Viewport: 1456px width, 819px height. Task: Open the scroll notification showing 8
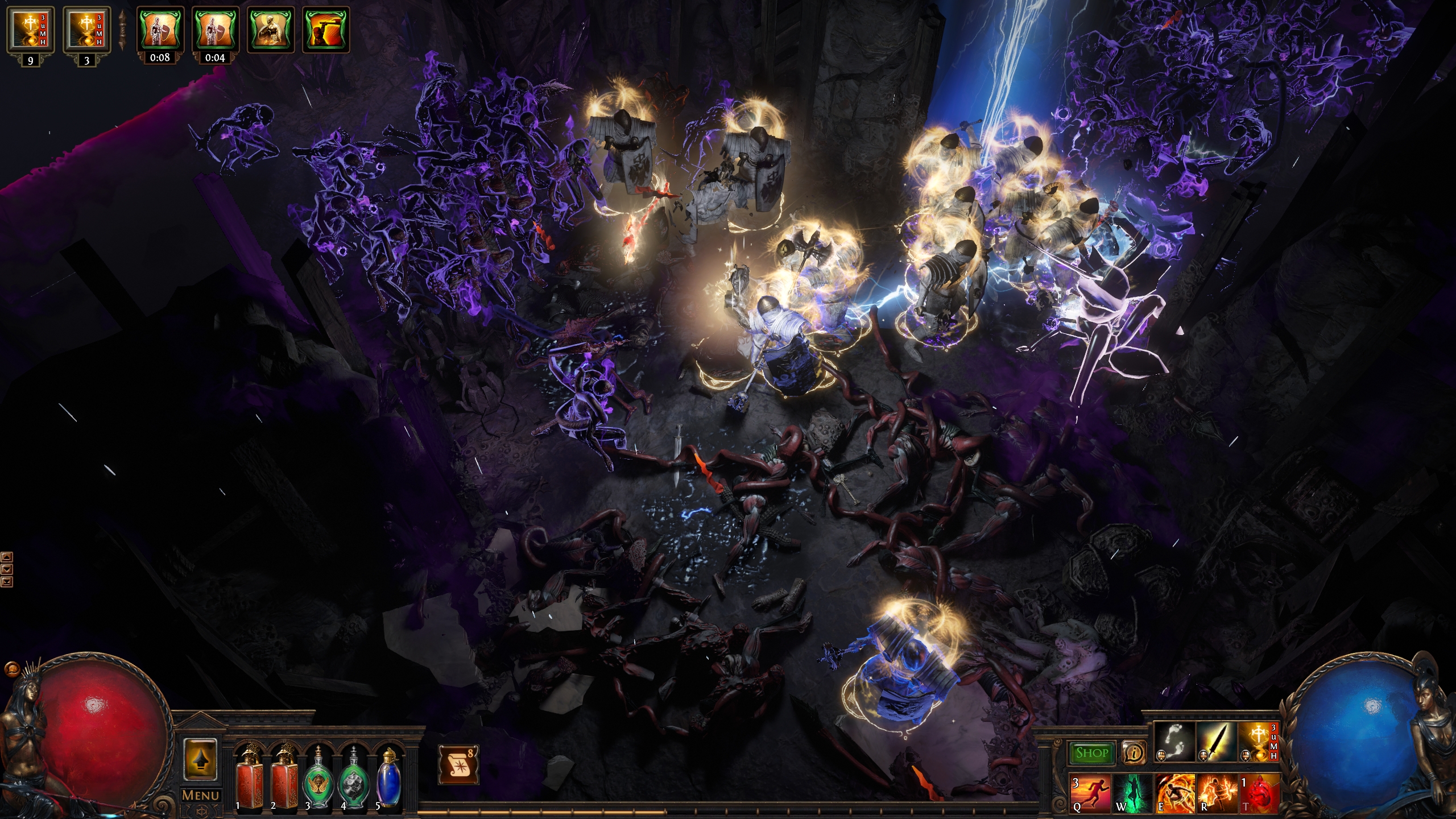pyautogui.click(x=458, y=764)
